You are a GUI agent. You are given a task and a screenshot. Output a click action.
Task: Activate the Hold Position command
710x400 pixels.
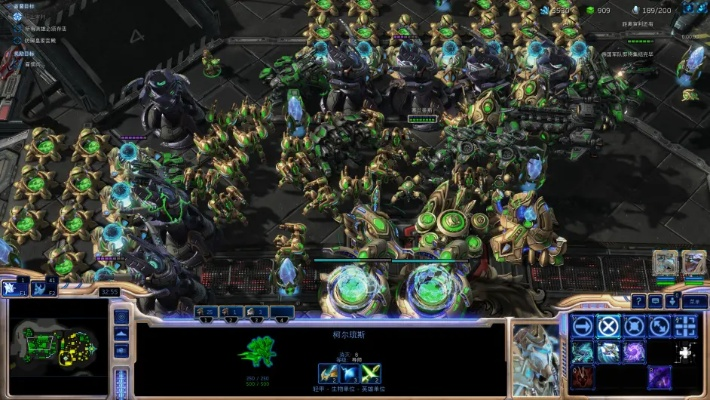(x=634, y=326)
